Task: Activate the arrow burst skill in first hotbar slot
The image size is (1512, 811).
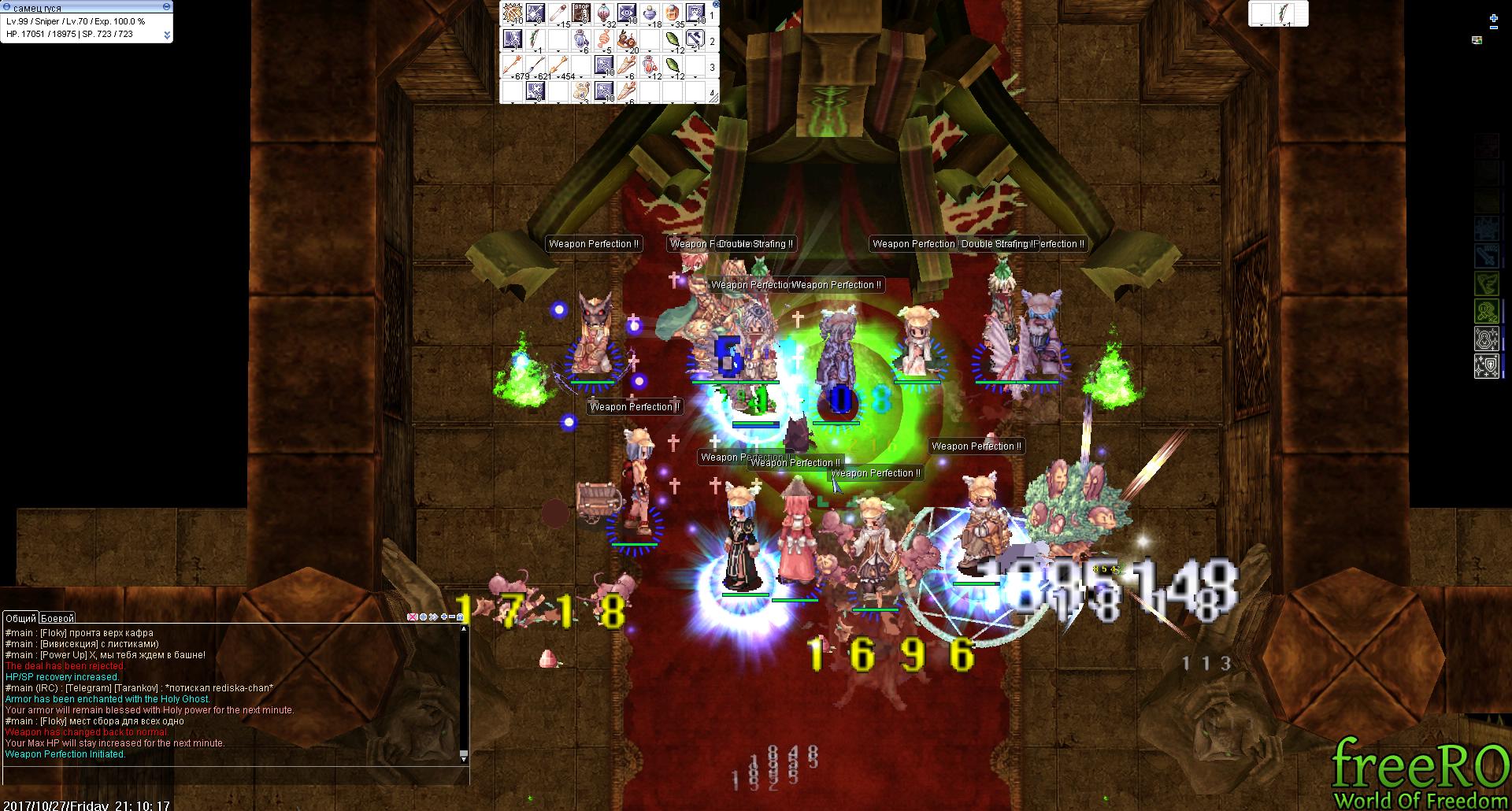Action: 512,13
